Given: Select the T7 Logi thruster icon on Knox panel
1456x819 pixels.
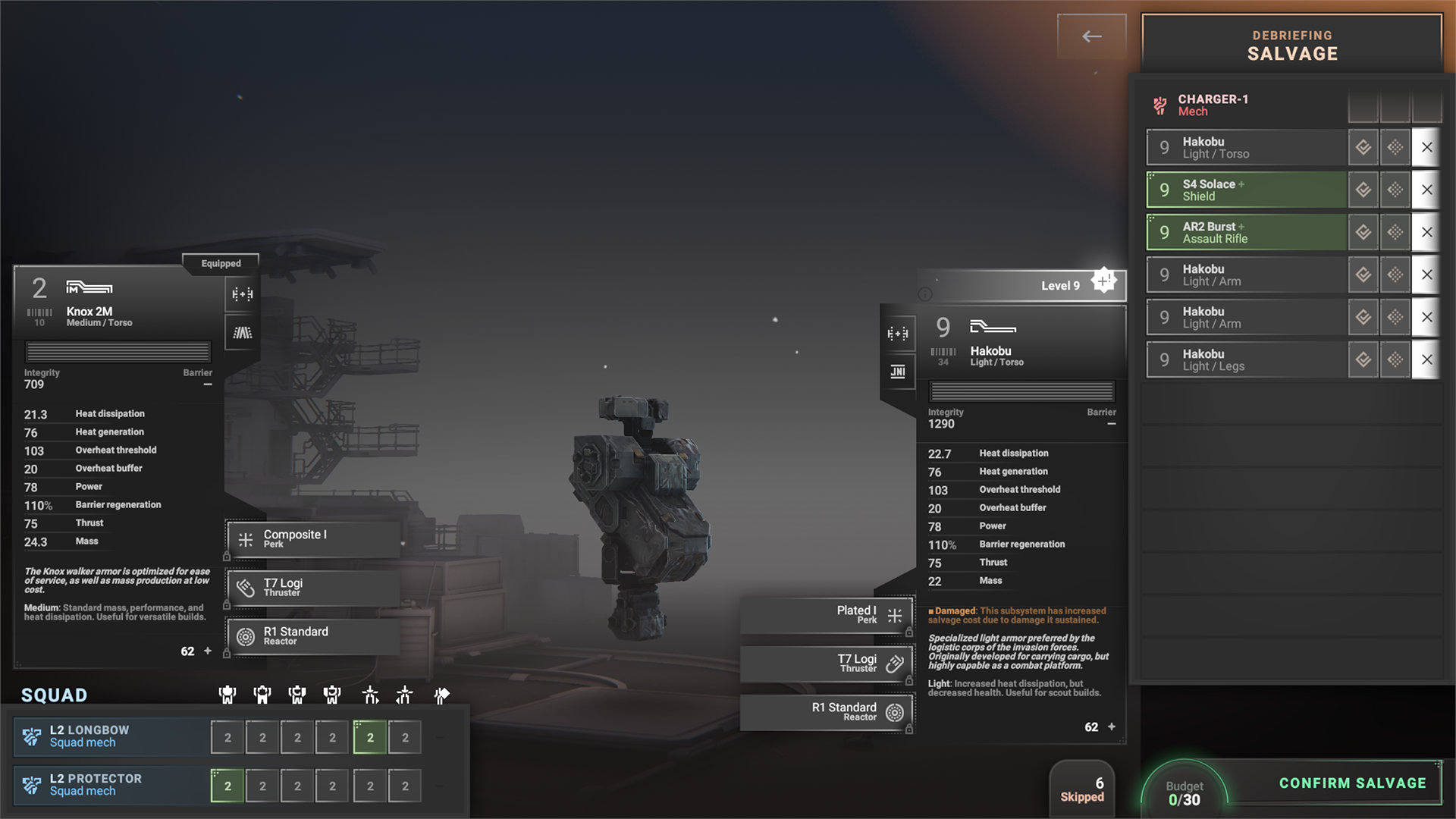Looking at the screenshot, I should point(244,587).
